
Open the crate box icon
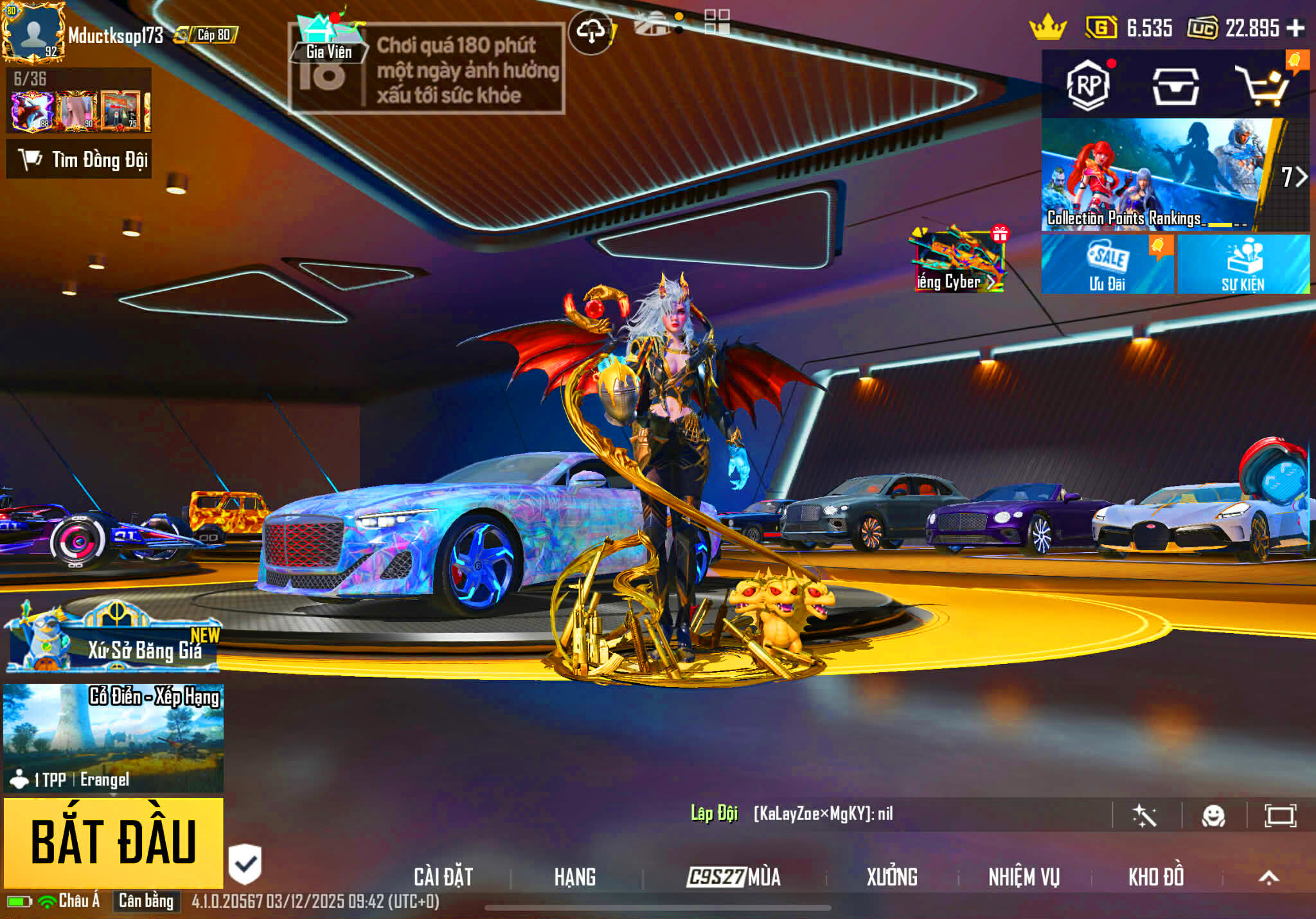point(1175,86)
